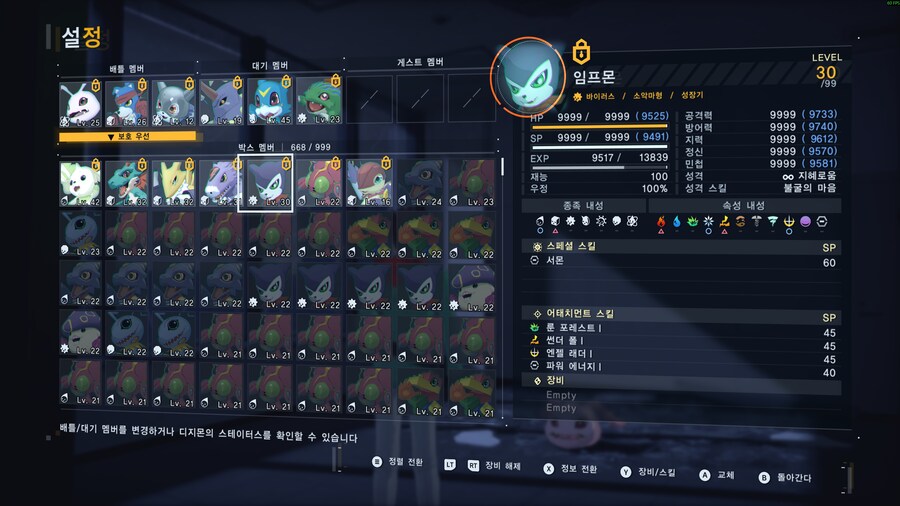Image resolution: width=900 pixels, height=506 pixels.
Task: Toggle the 보호 우선 priority bar
Action: 127,136
